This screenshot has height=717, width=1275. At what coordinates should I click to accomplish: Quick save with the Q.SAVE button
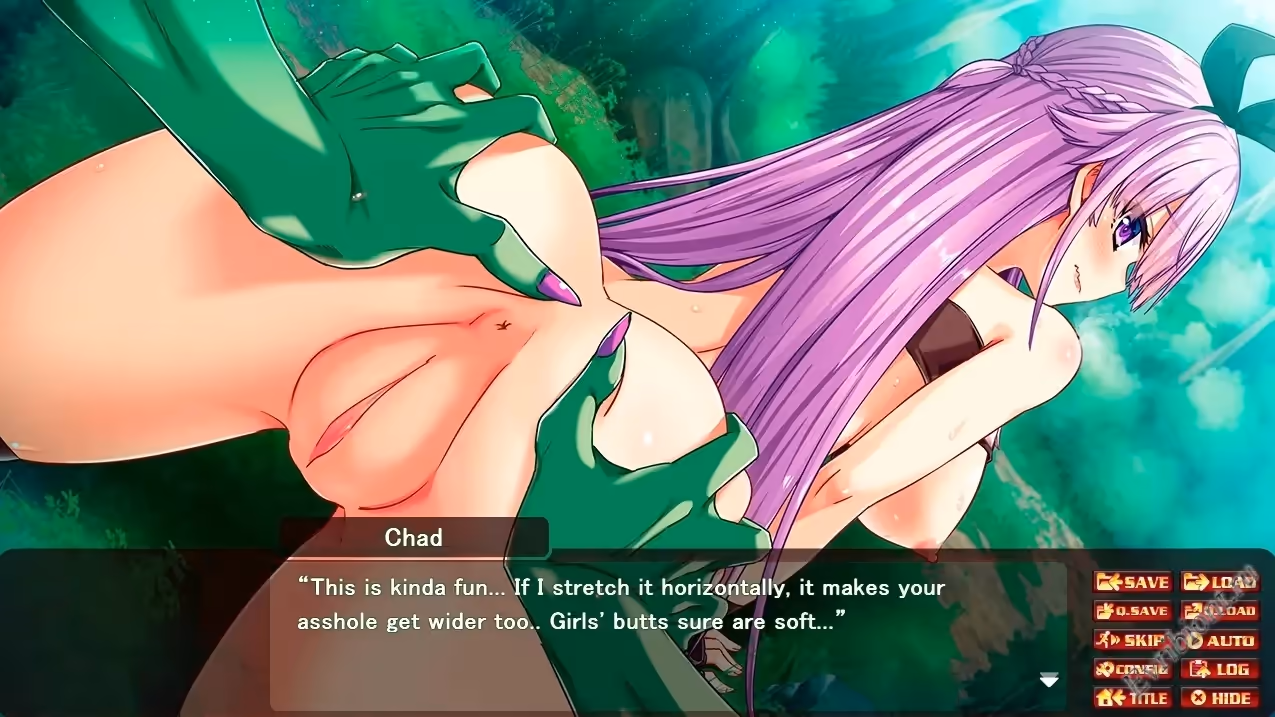pos(1132,611)
